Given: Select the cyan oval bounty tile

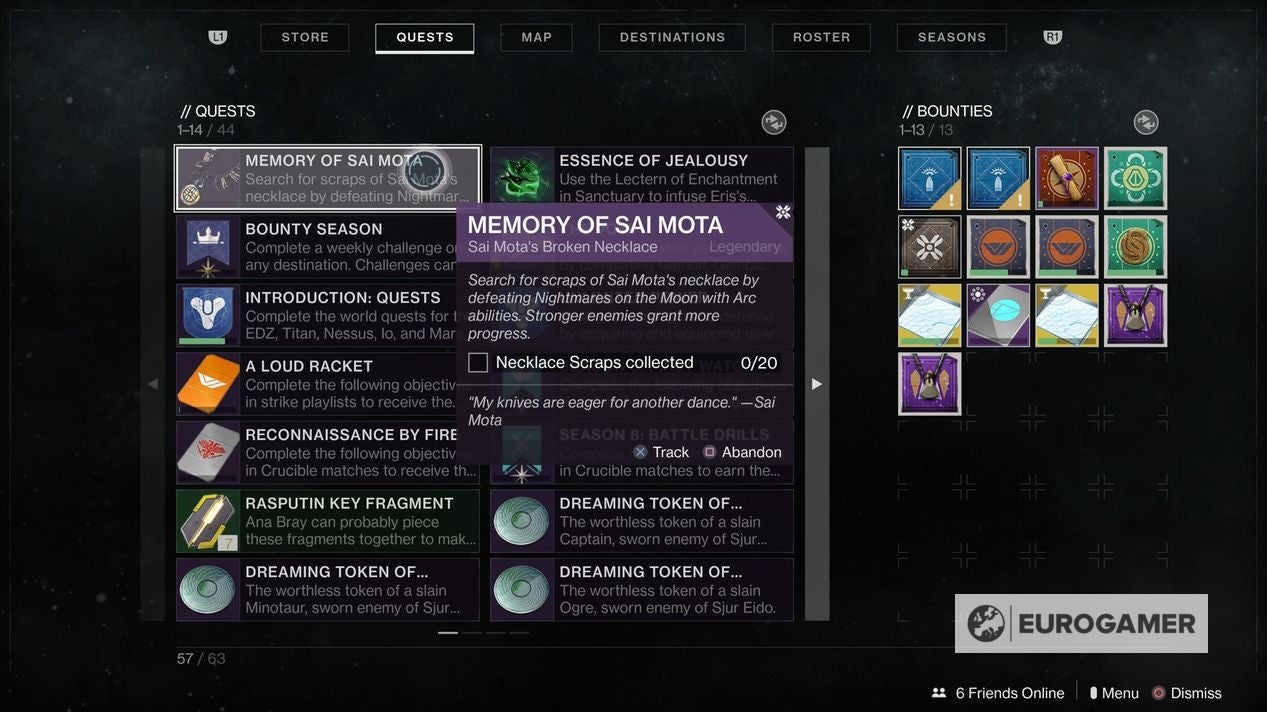Looking at the screenshot, I should coord(998,316).
